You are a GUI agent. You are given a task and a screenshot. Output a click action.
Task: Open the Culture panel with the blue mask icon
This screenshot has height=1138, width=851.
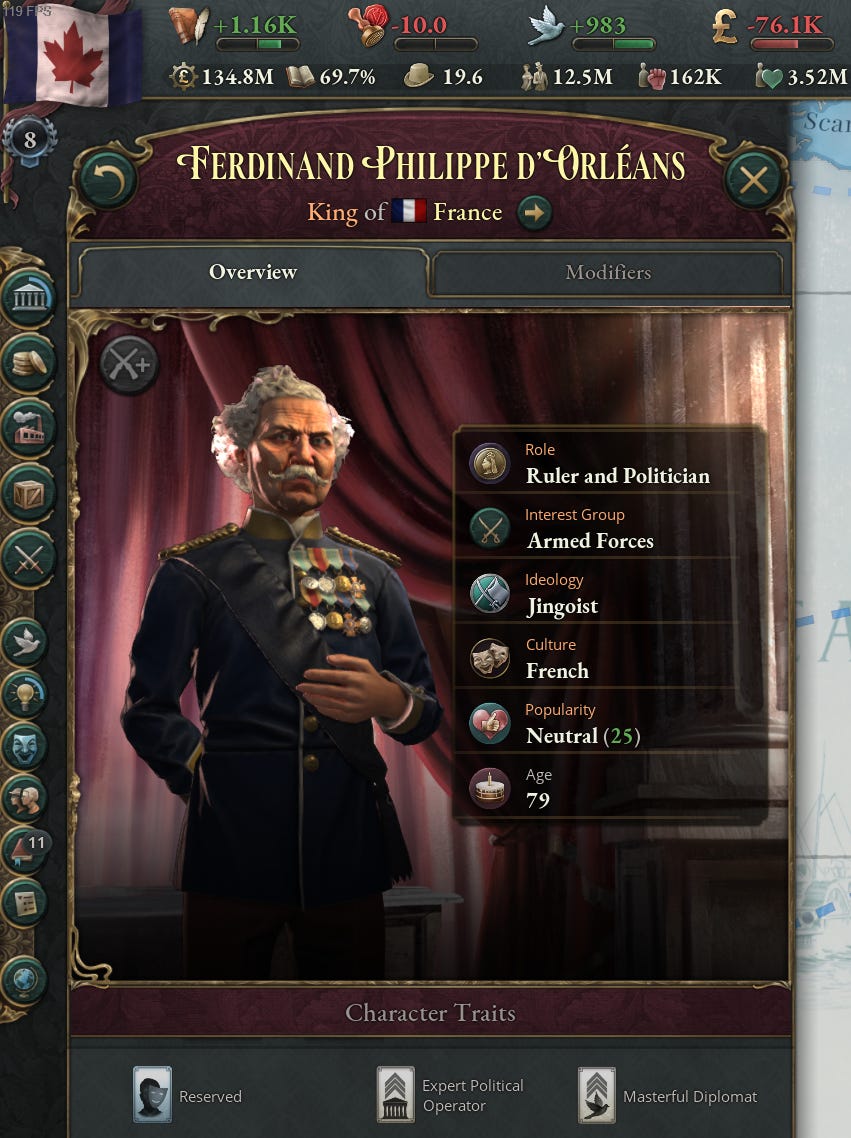click(x=27, y=745)
